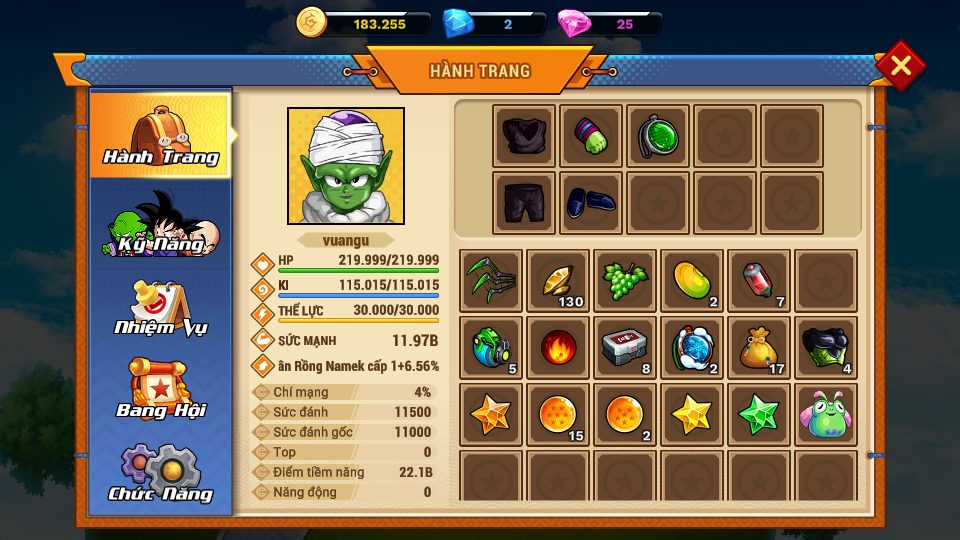Select the green claw weapon item

[x=491, y=280]
